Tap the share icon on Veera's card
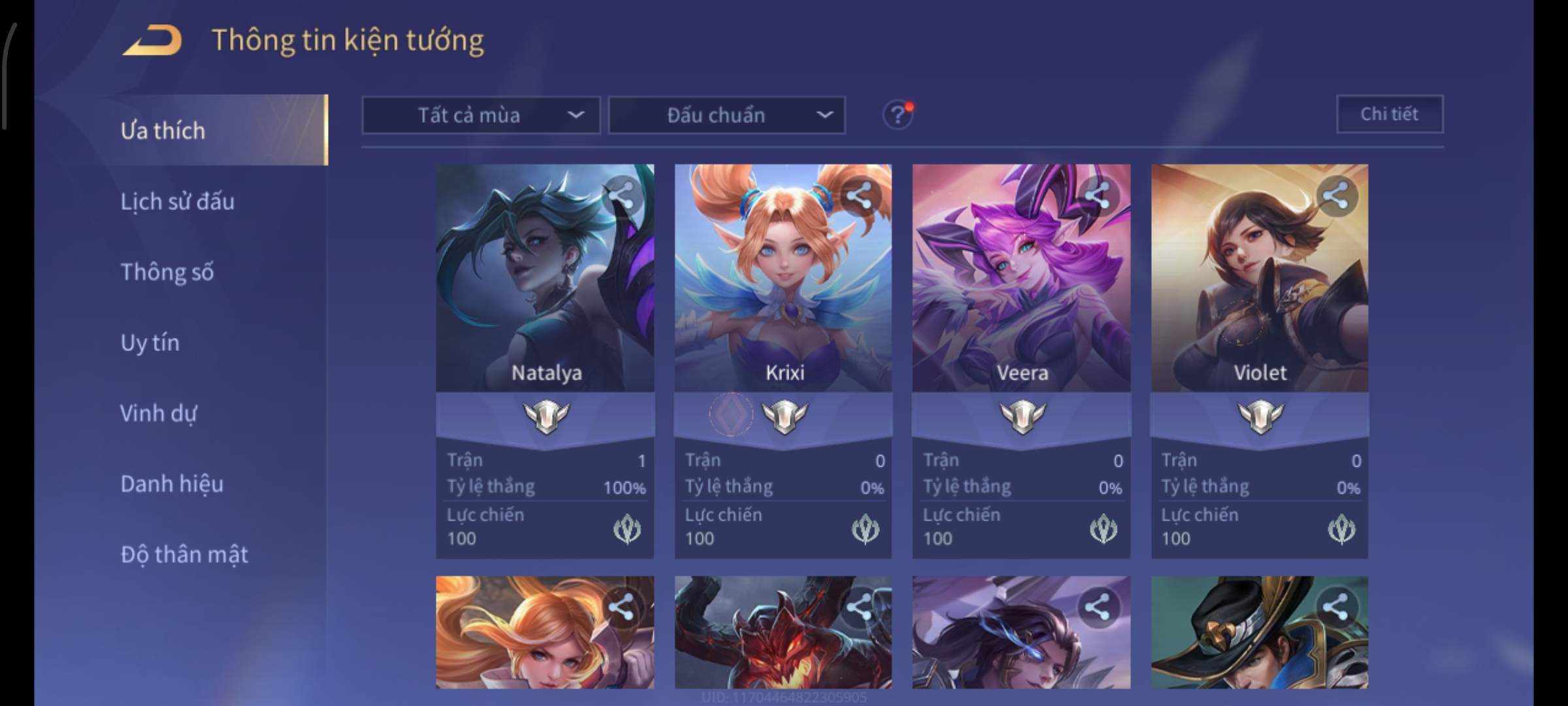The width and height of the screenshot is (1568, 706). [1098, 195]
